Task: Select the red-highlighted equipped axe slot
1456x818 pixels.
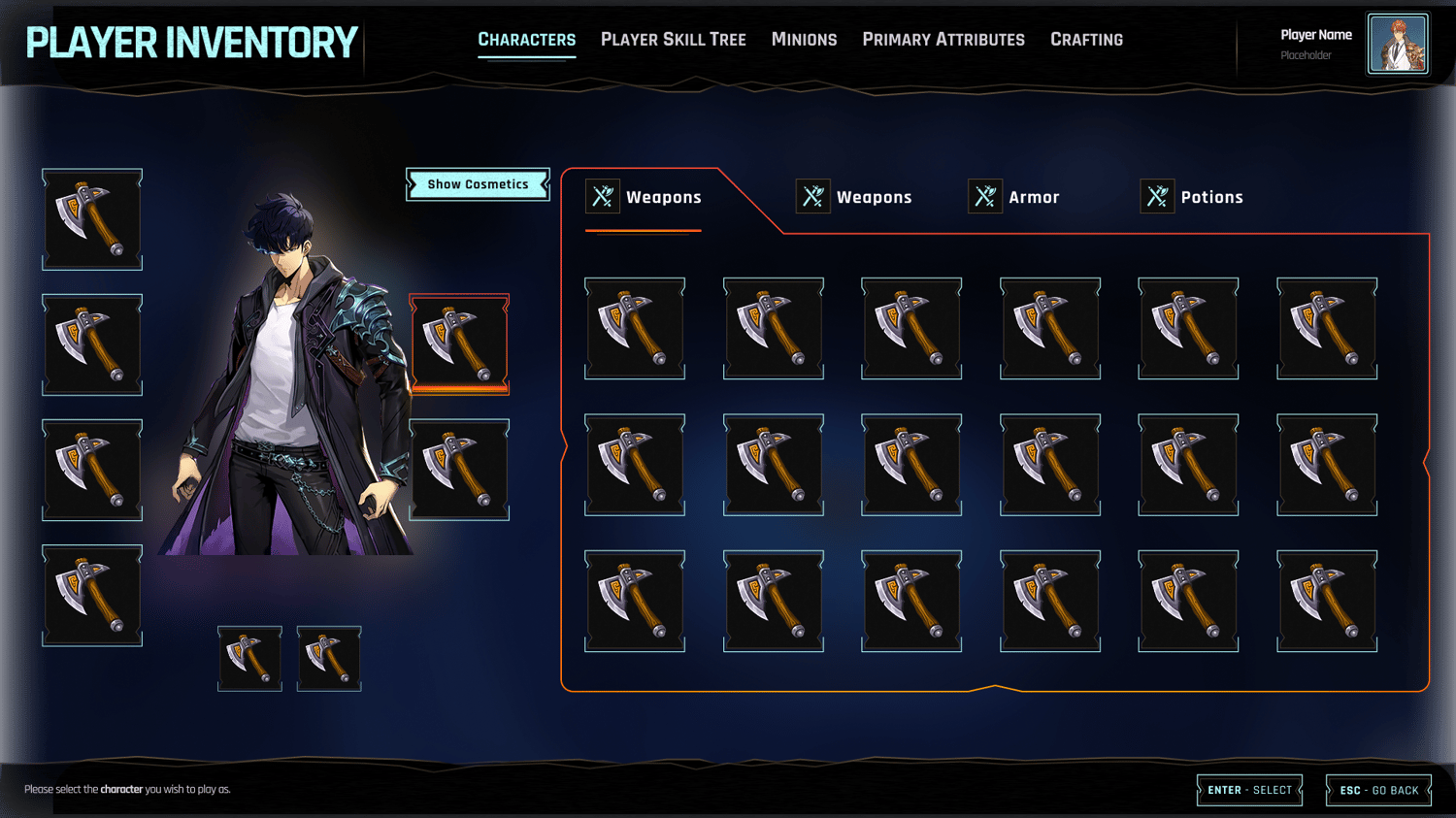Action: 459,344
